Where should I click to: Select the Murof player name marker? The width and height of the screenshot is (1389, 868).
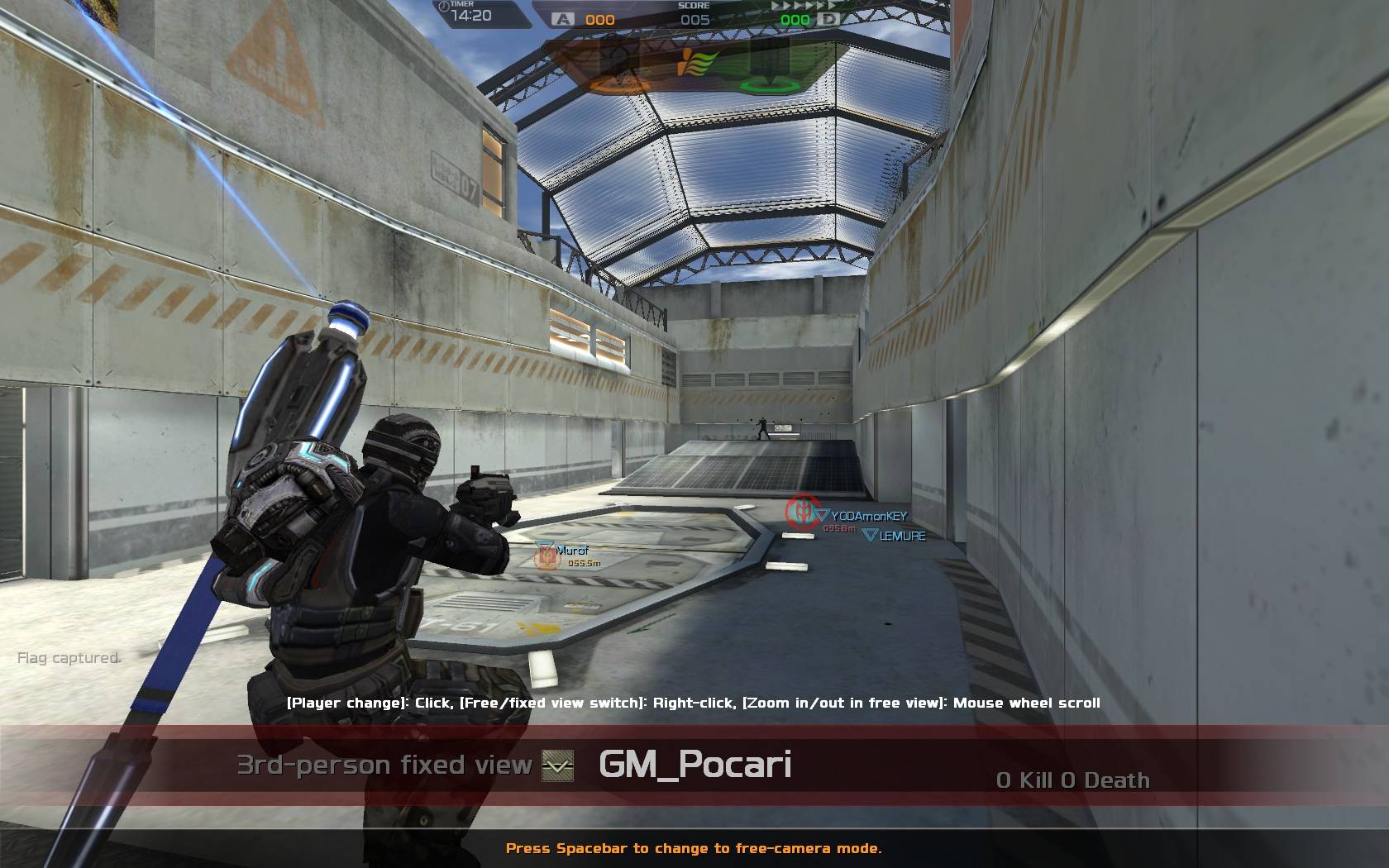pyautogui.click(x=572, y=551)
